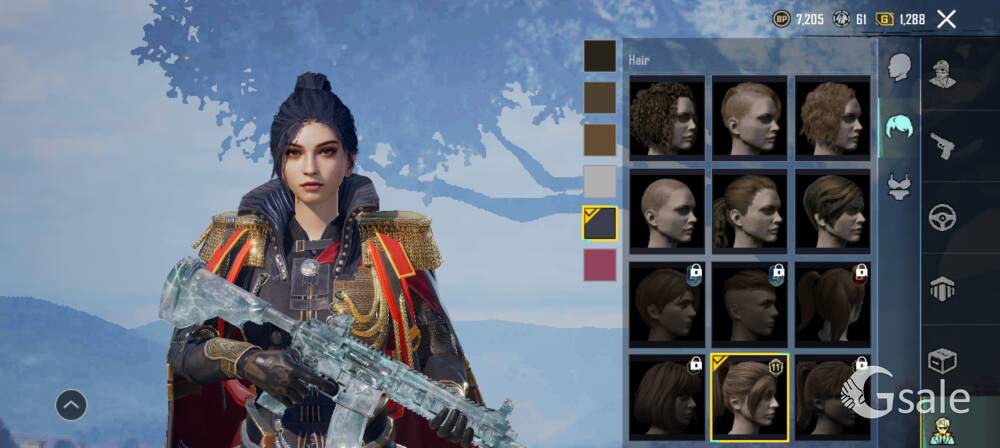Viewport: 1000px width, 448px height.
Task: Choose the blonde undercut hairstyle
Action: pos(750,117)
